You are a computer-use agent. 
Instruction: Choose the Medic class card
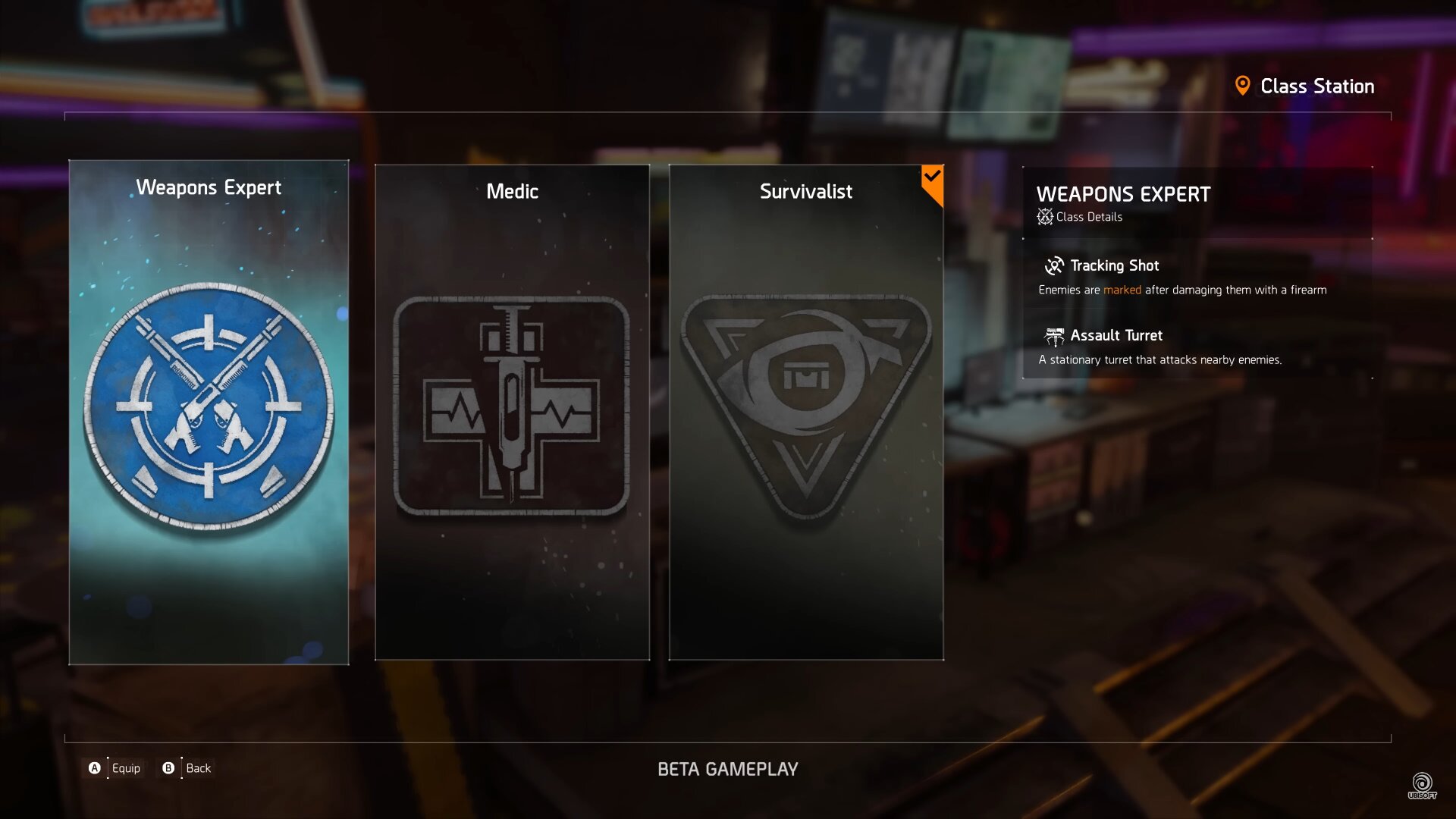point(512,412)
